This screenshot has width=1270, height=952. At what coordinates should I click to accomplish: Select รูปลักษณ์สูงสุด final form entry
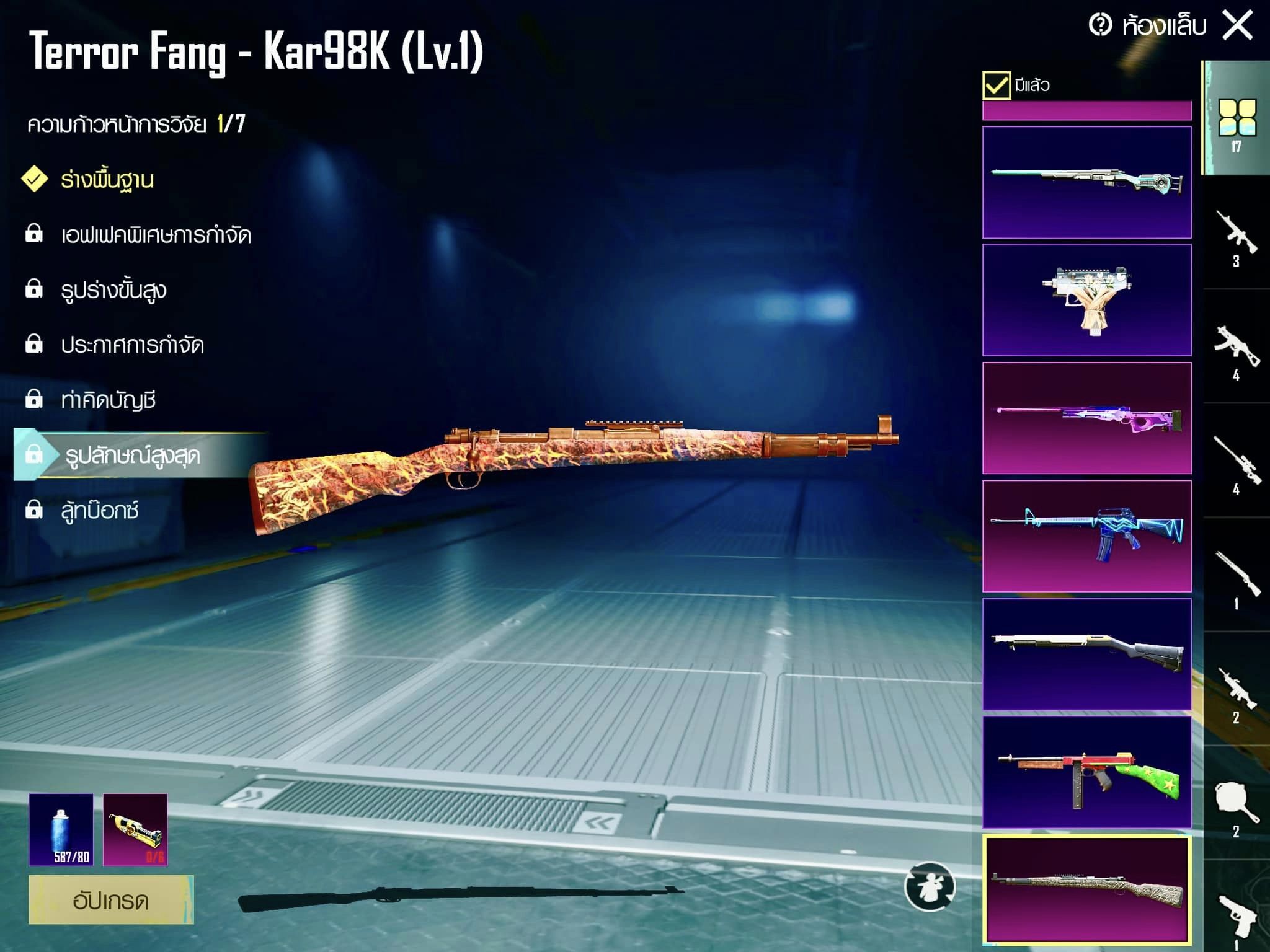[132, 456]
